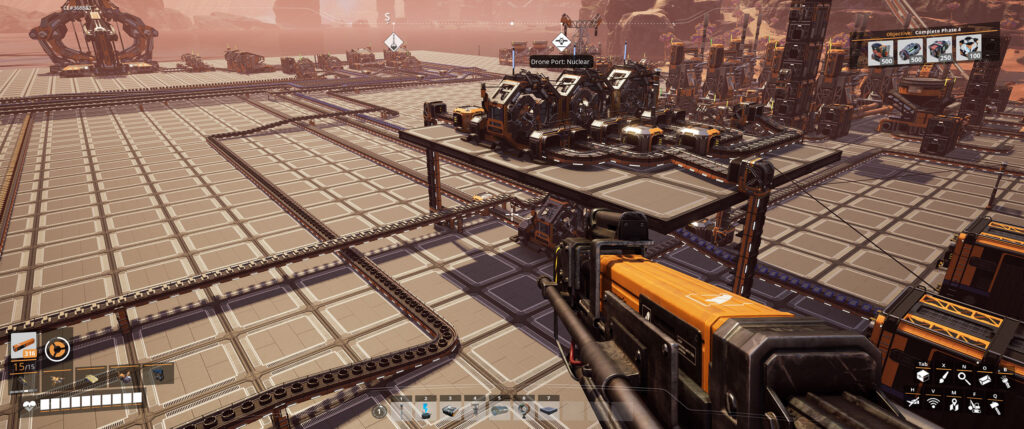Select the blue blade runners equipment slot
The image size is (1024, 429).
[x=157, y=375]
